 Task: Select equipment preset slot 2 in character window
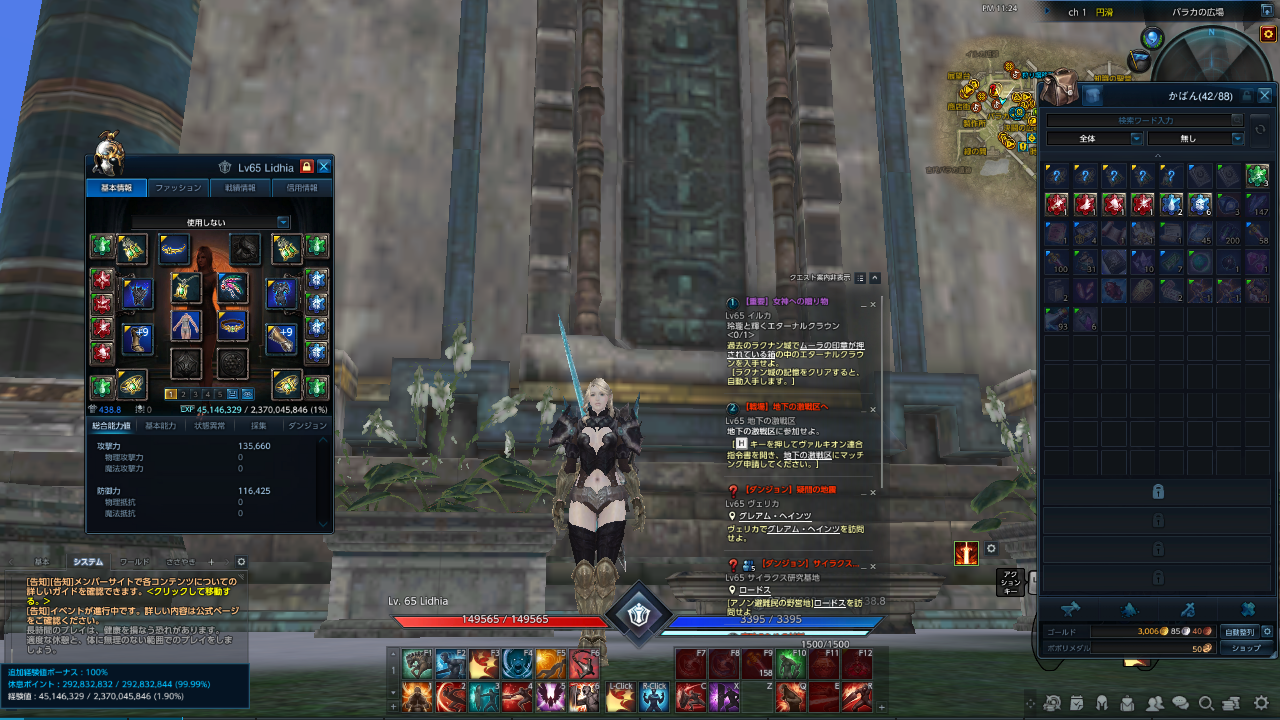(183, 393)
